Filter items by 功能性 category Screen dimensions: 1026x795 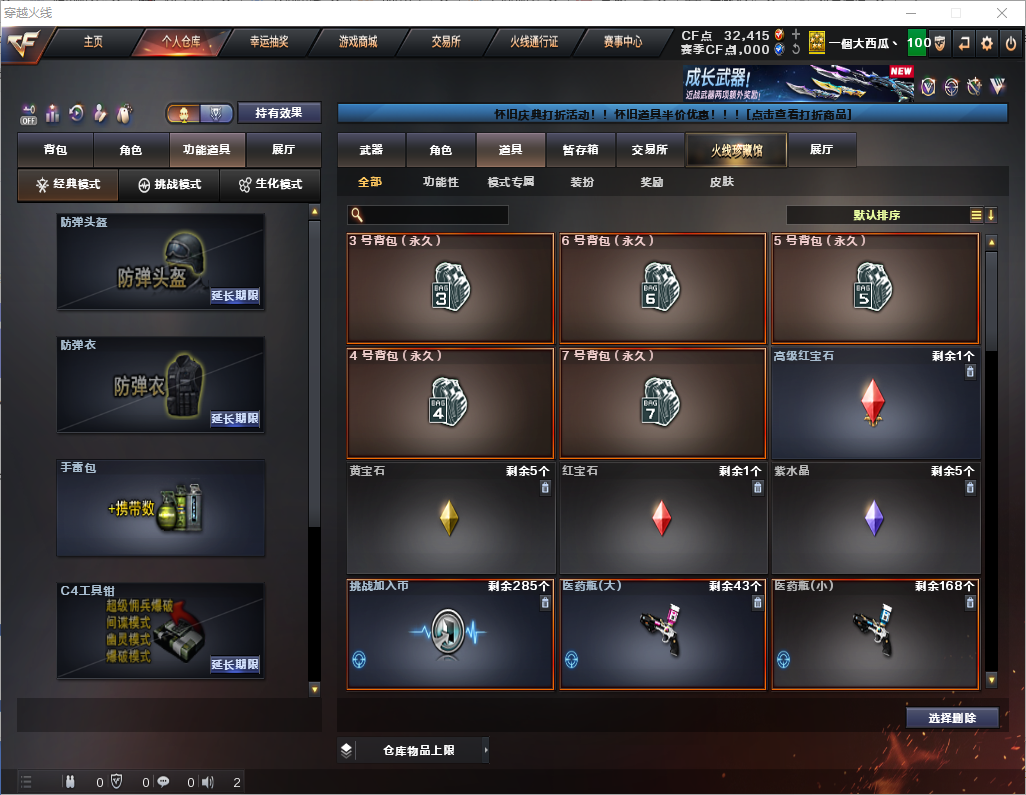coord(440,182)
